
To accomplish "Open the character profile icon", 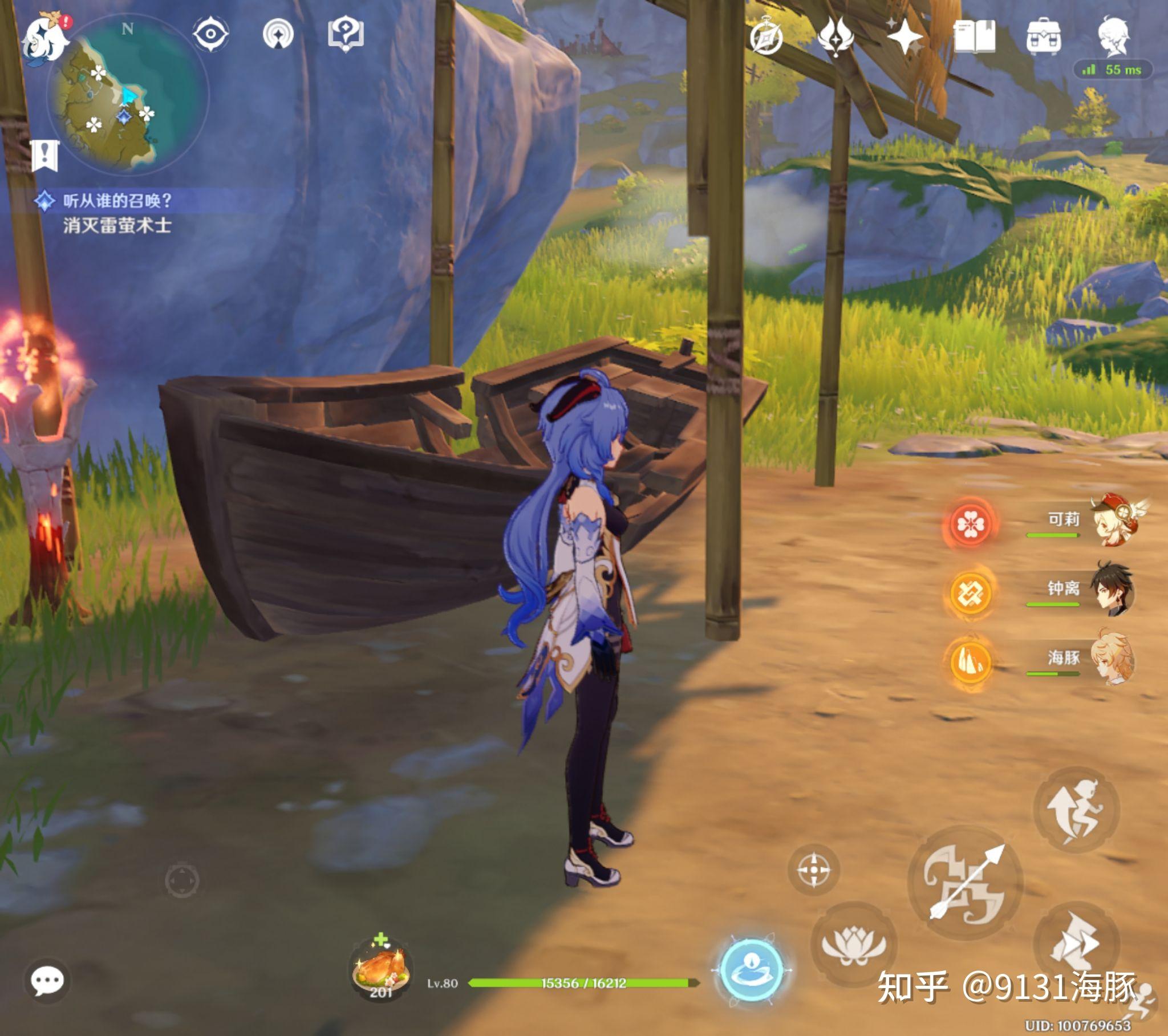I will pyautogui.click(x=1113, y=36).
